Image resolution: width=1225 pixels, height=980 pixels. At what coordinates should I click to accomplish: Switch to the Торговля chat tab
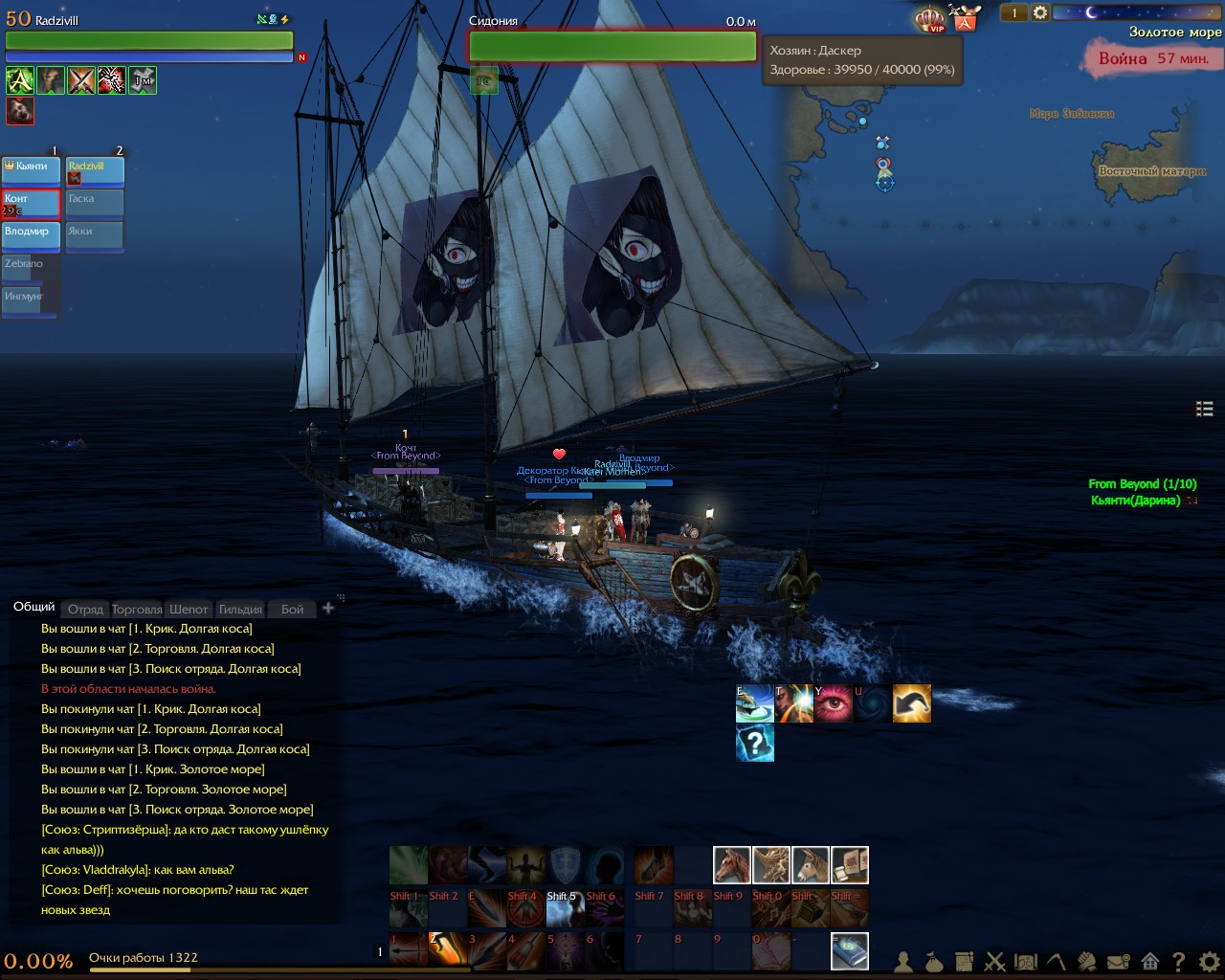137,610
